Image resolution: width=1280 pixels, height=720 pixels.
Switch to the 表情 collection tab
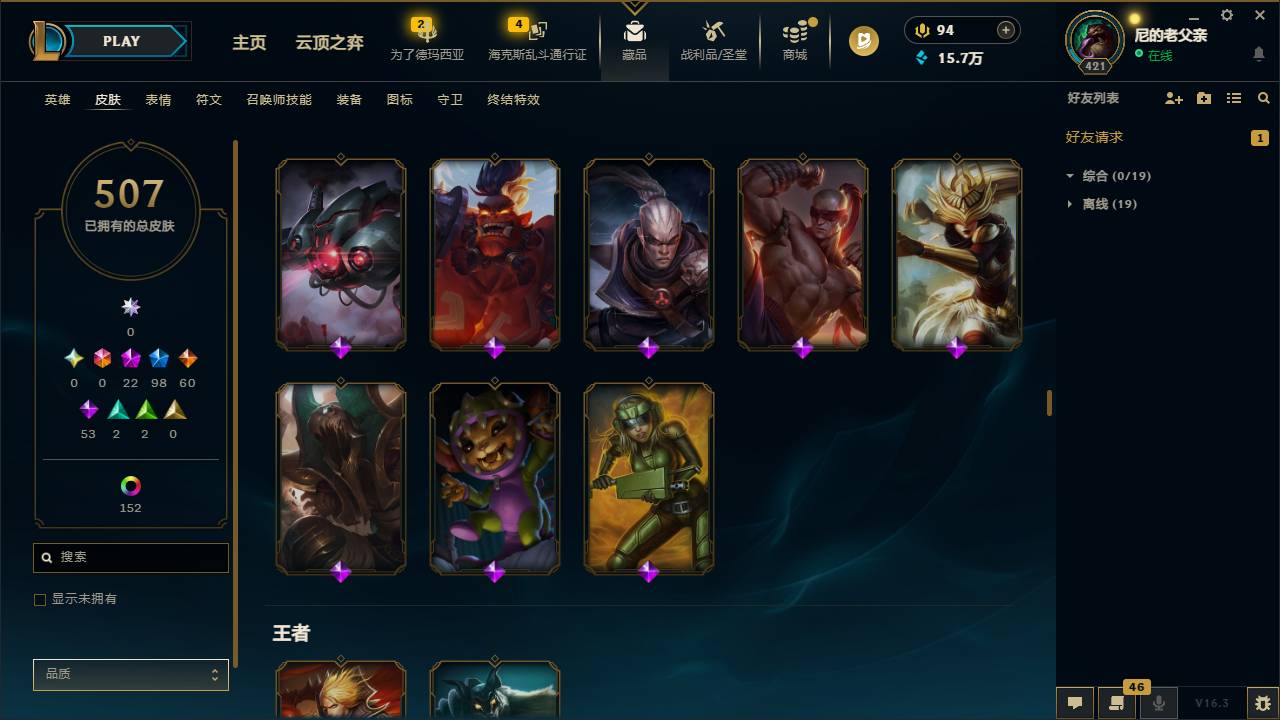pos(157,100)
